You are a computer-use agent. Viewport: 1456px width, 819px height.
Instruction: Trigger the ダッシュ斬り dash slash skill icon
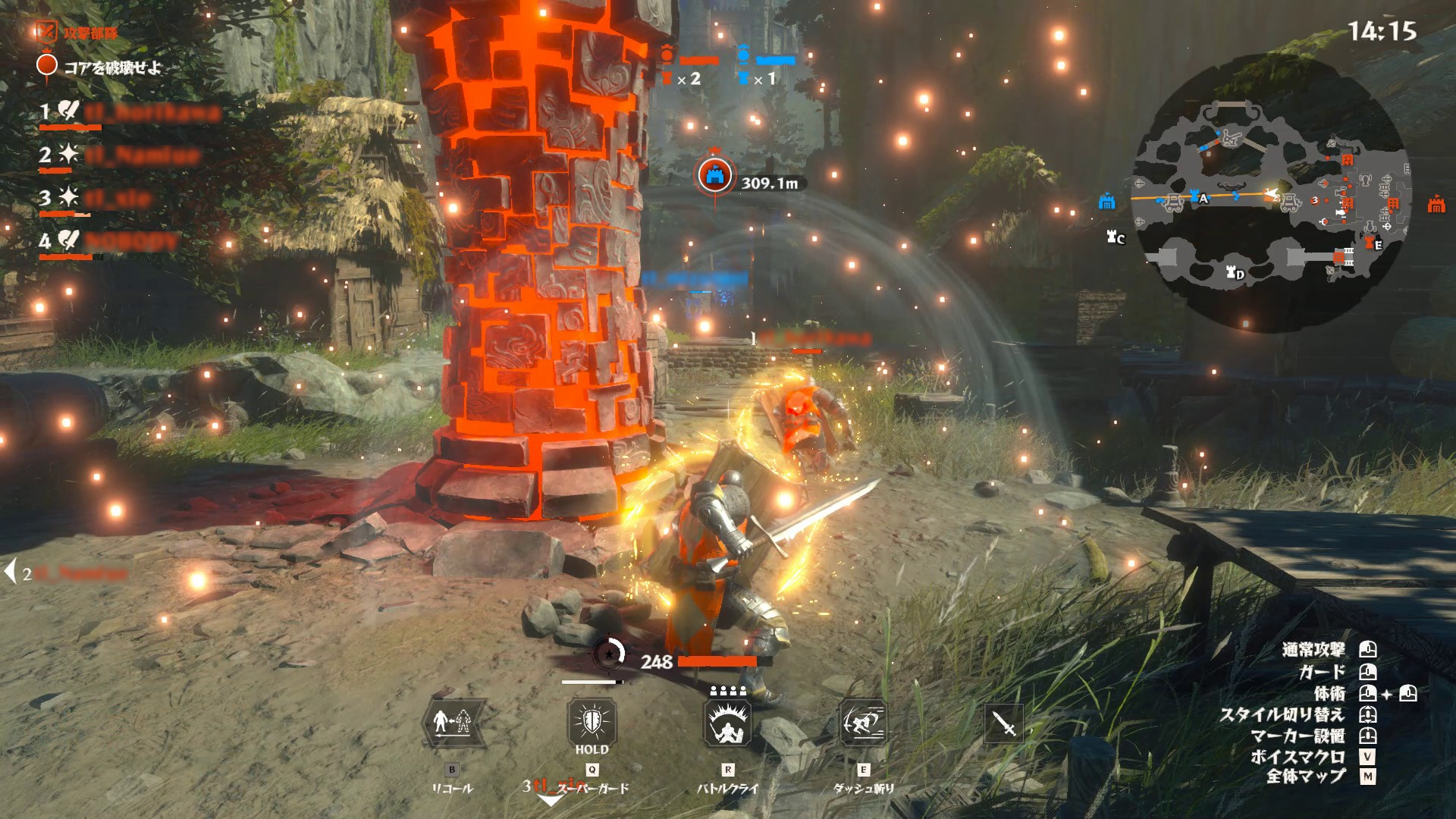[x=864, y=723]
